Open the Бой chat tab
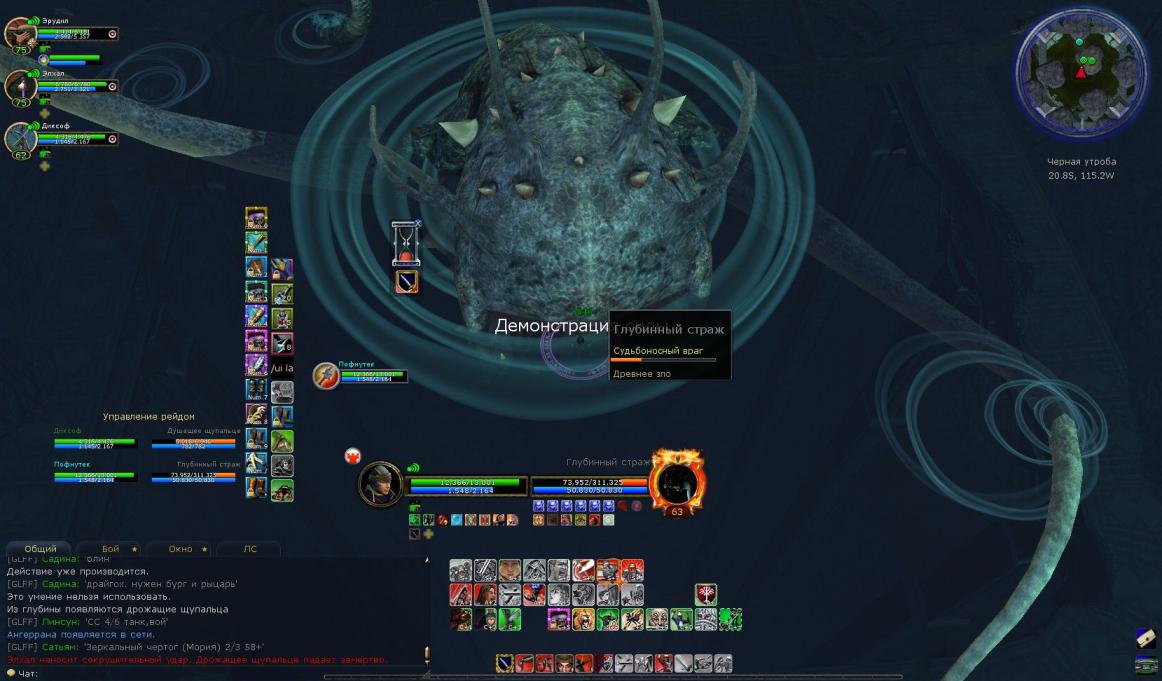The height and width of the screenshot is (681, 1162). 110,549
